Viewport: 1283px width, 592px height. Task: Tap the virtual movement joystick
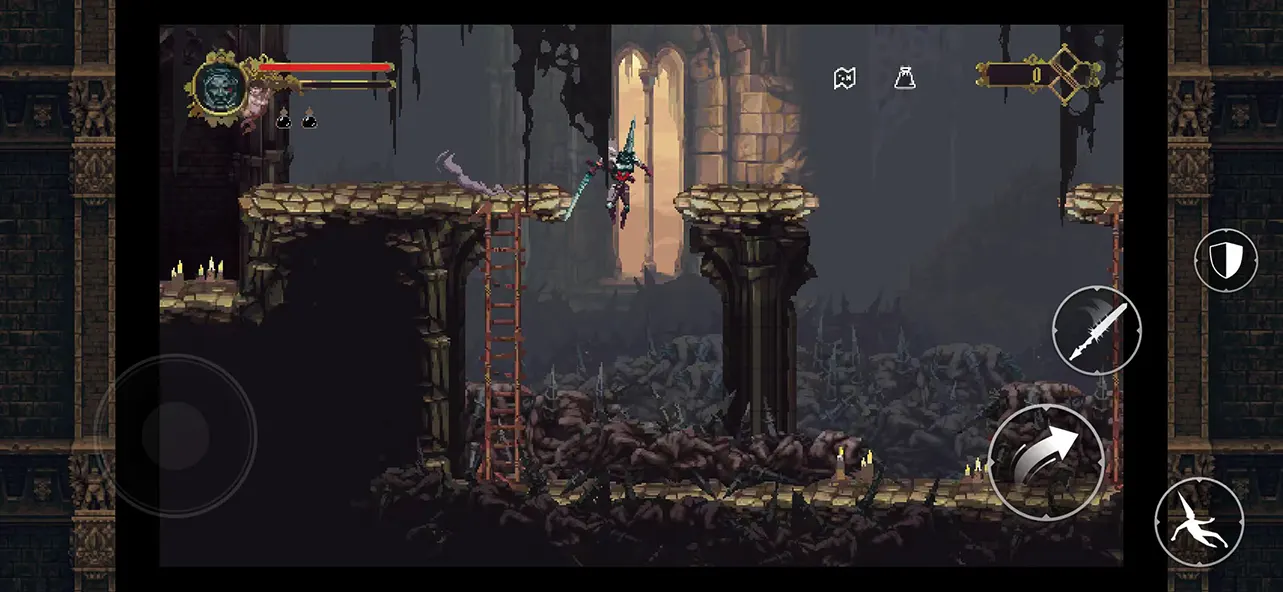[175, 435]
